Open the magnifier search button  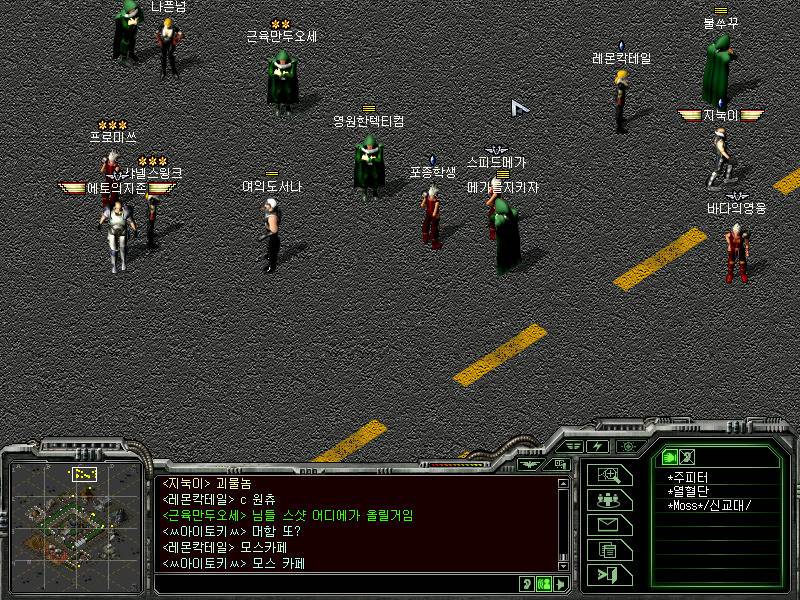[x=609, y=476]
